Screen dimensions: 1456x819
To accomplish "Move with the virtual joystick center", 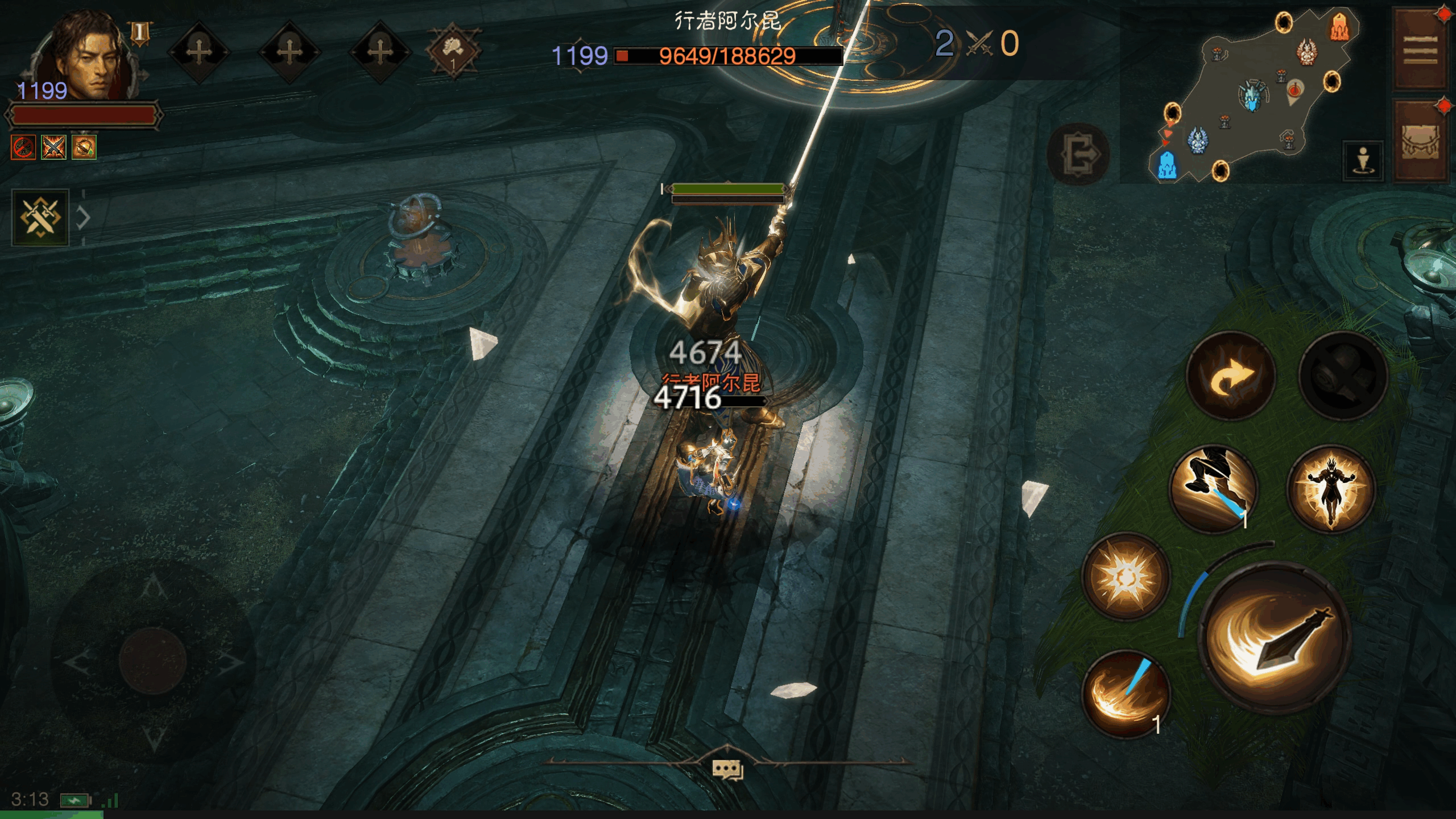I will click(152, 660).
